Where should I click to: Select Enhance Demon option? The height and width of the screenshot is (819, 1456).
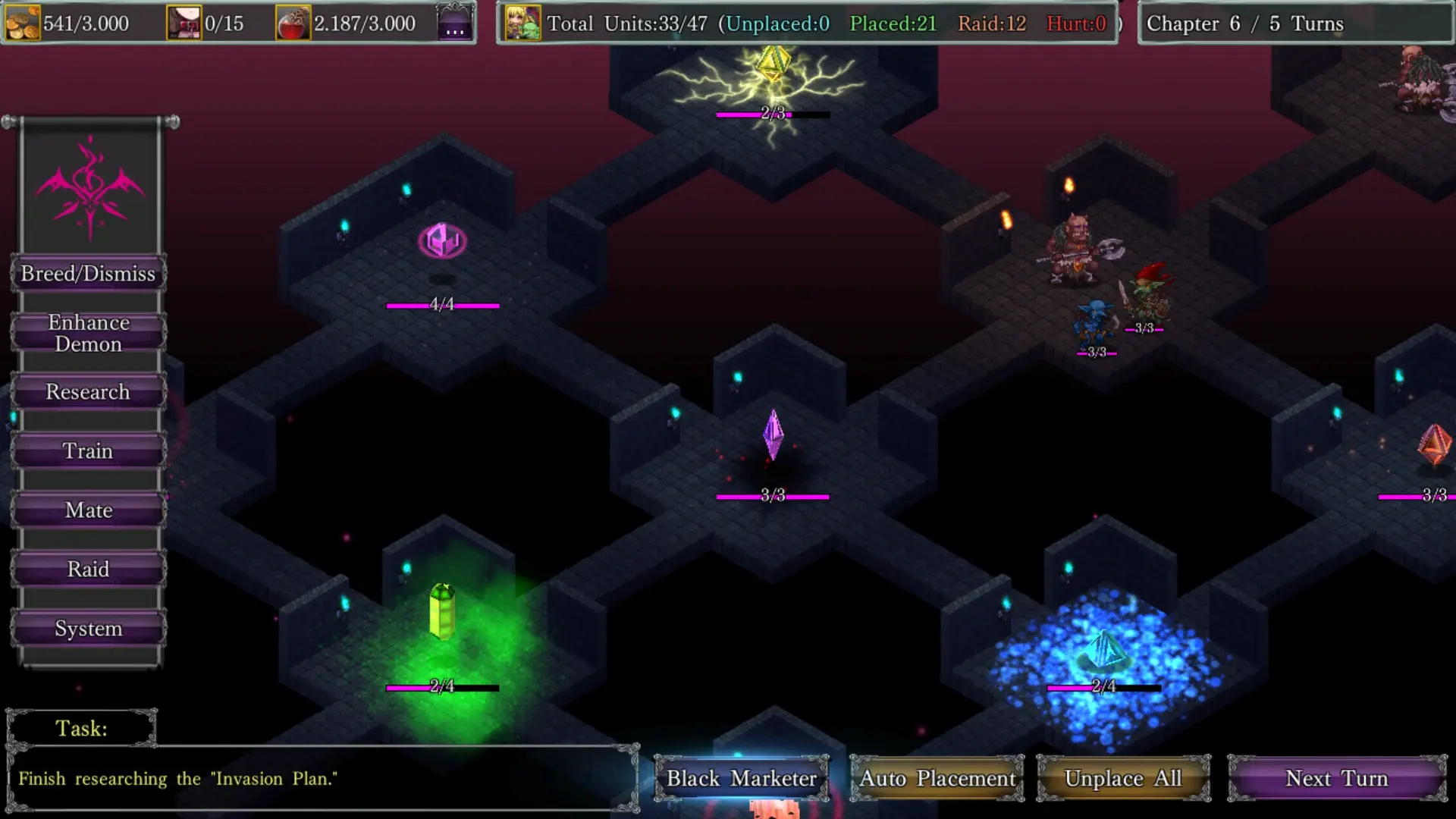pos(88,333)
